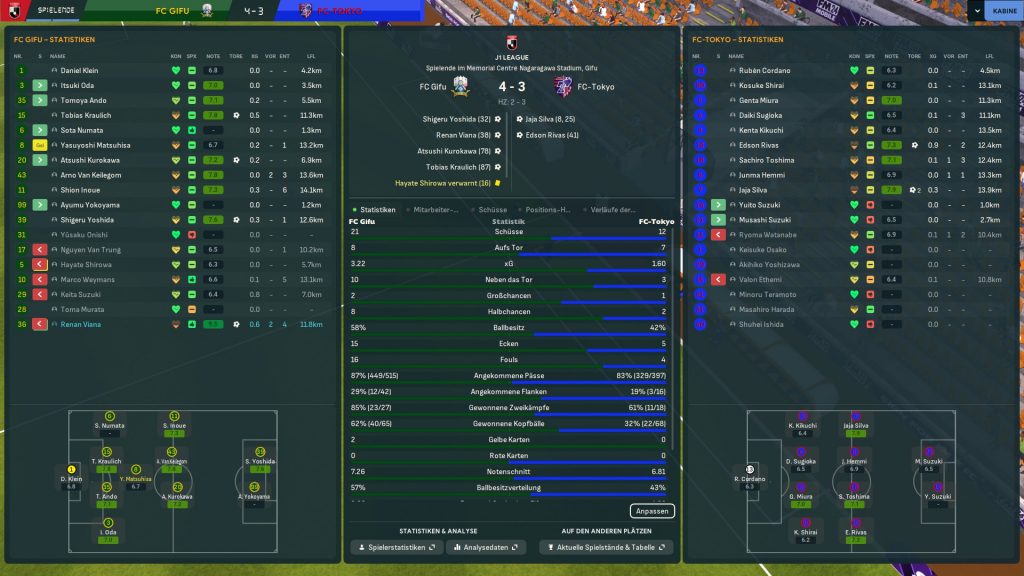Select Daniel Klein in the Gifu list
The height and width of the screenshot is (576, 1024).
coord(79,71)
